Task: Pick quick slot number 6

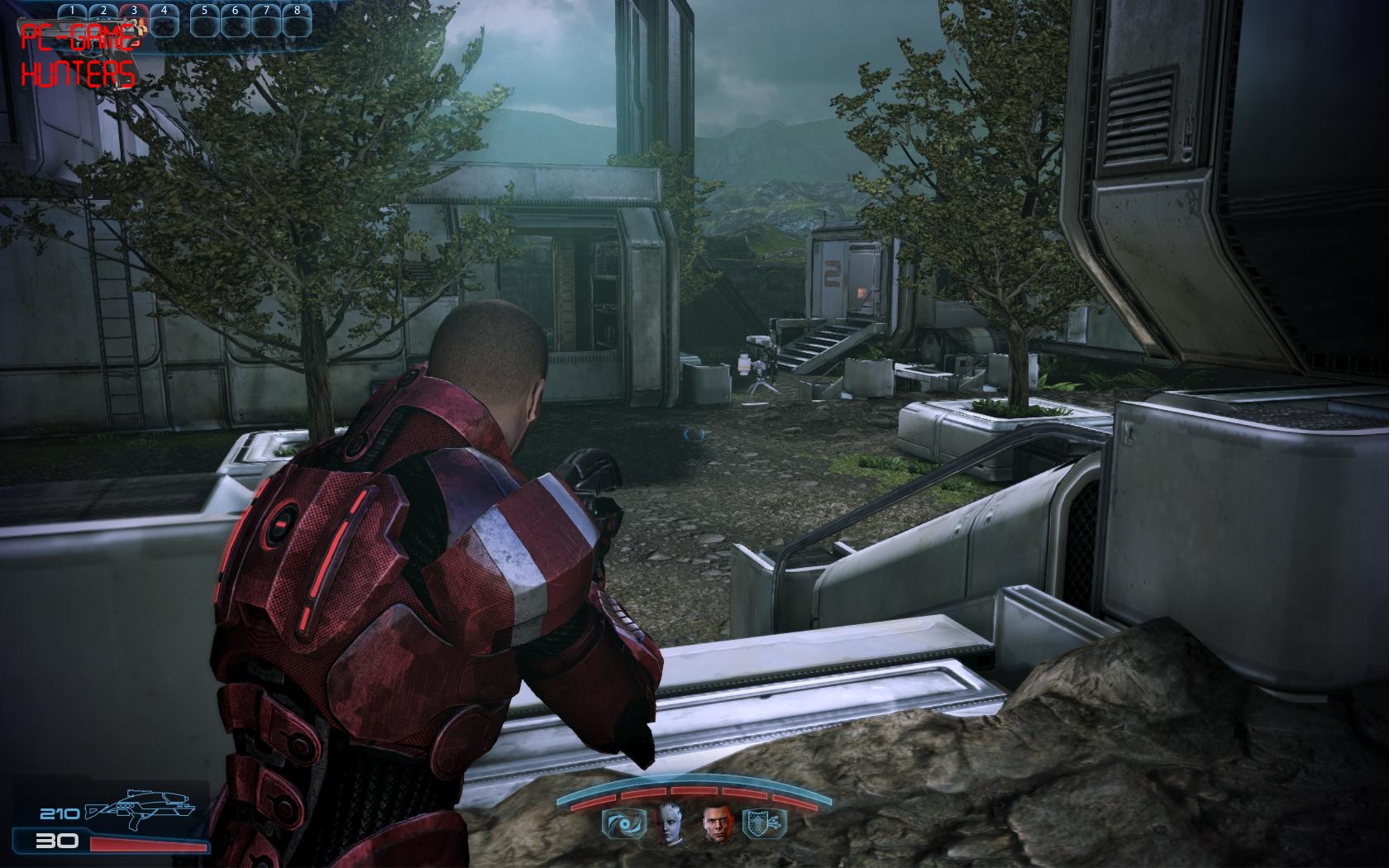Action: tap(236, 21)
